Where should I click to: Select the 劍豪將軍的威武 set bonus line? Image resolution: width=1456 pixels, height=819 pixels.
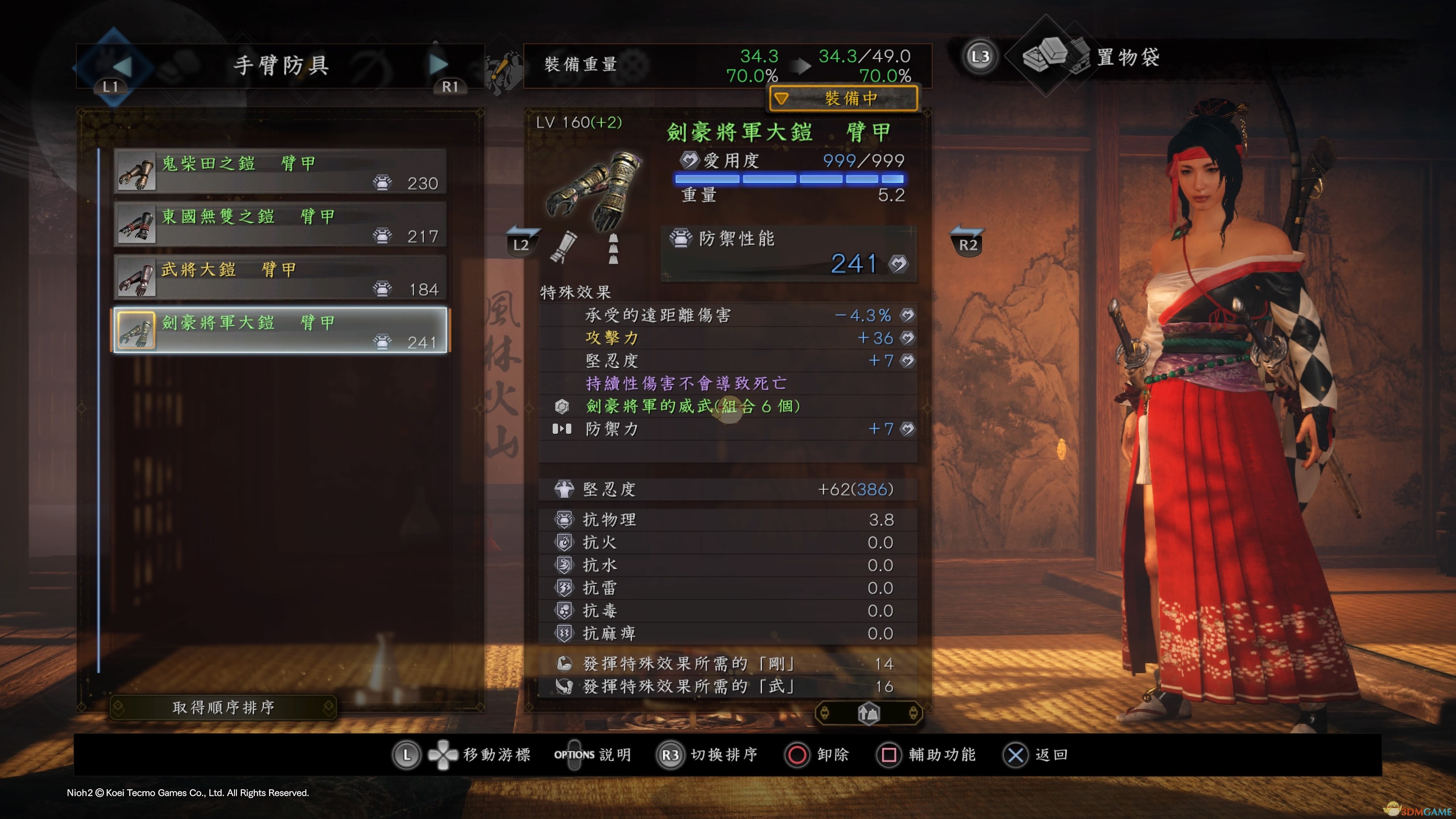pos(692,406)
